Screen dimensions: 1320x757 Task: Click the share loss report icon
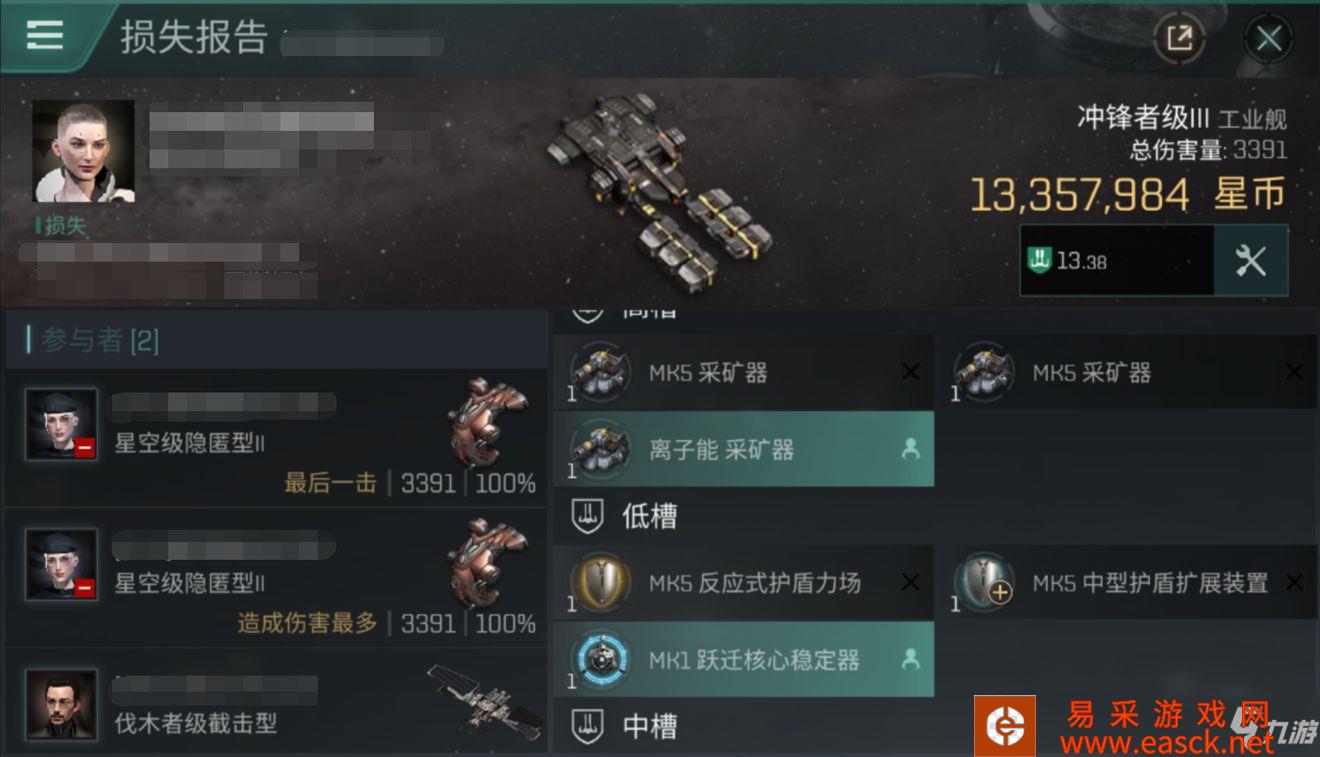click(1180, 37)
